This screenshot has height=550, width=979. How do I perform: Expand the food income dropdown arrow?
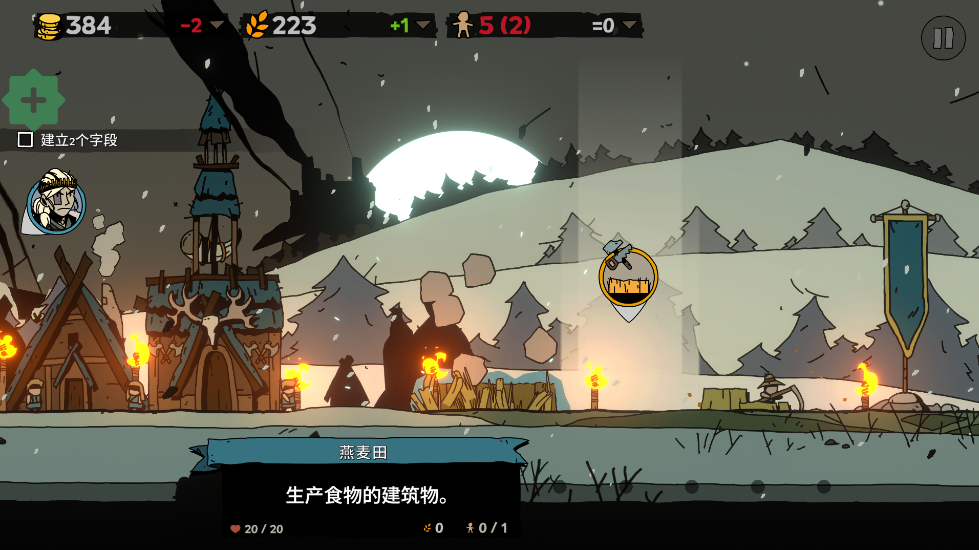coord(423,25)
